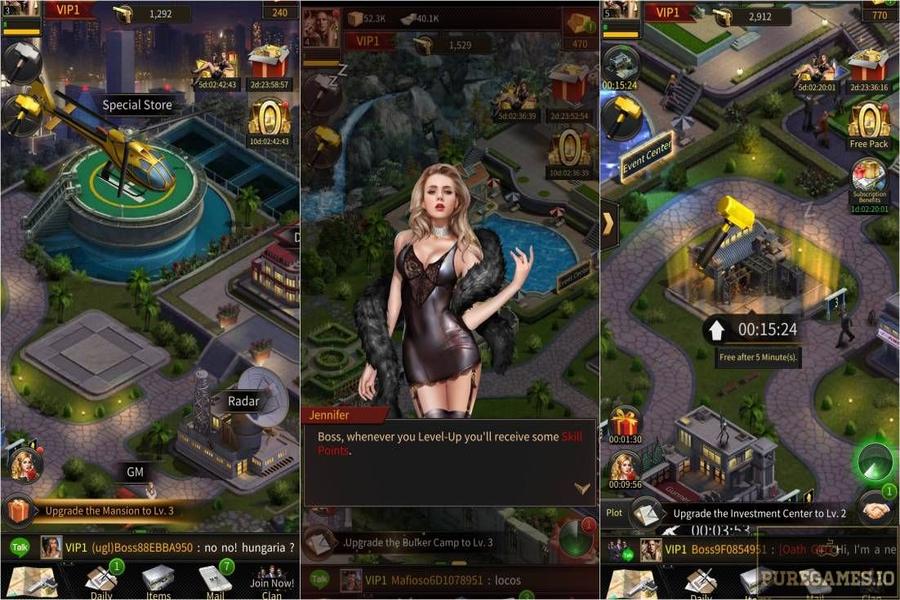Continue Jennifer's dialogue with the arrow

pos(582,488)
